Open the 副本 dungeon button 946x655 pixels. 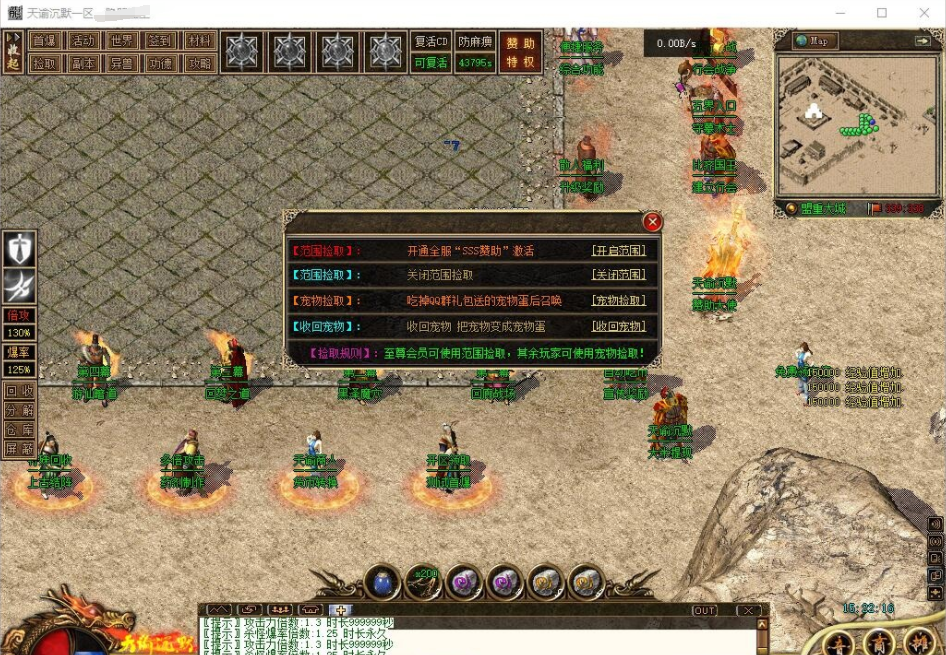point(83,63)
